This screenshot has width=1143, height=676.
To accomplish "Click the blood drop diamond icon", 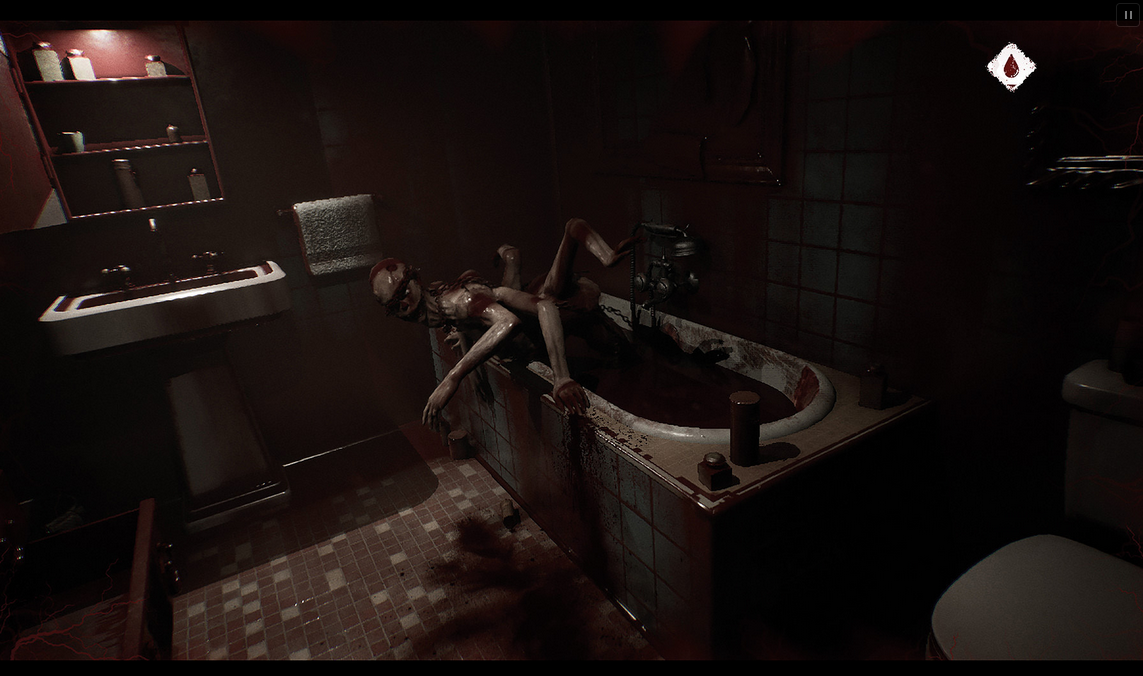I will [1011, 67].
